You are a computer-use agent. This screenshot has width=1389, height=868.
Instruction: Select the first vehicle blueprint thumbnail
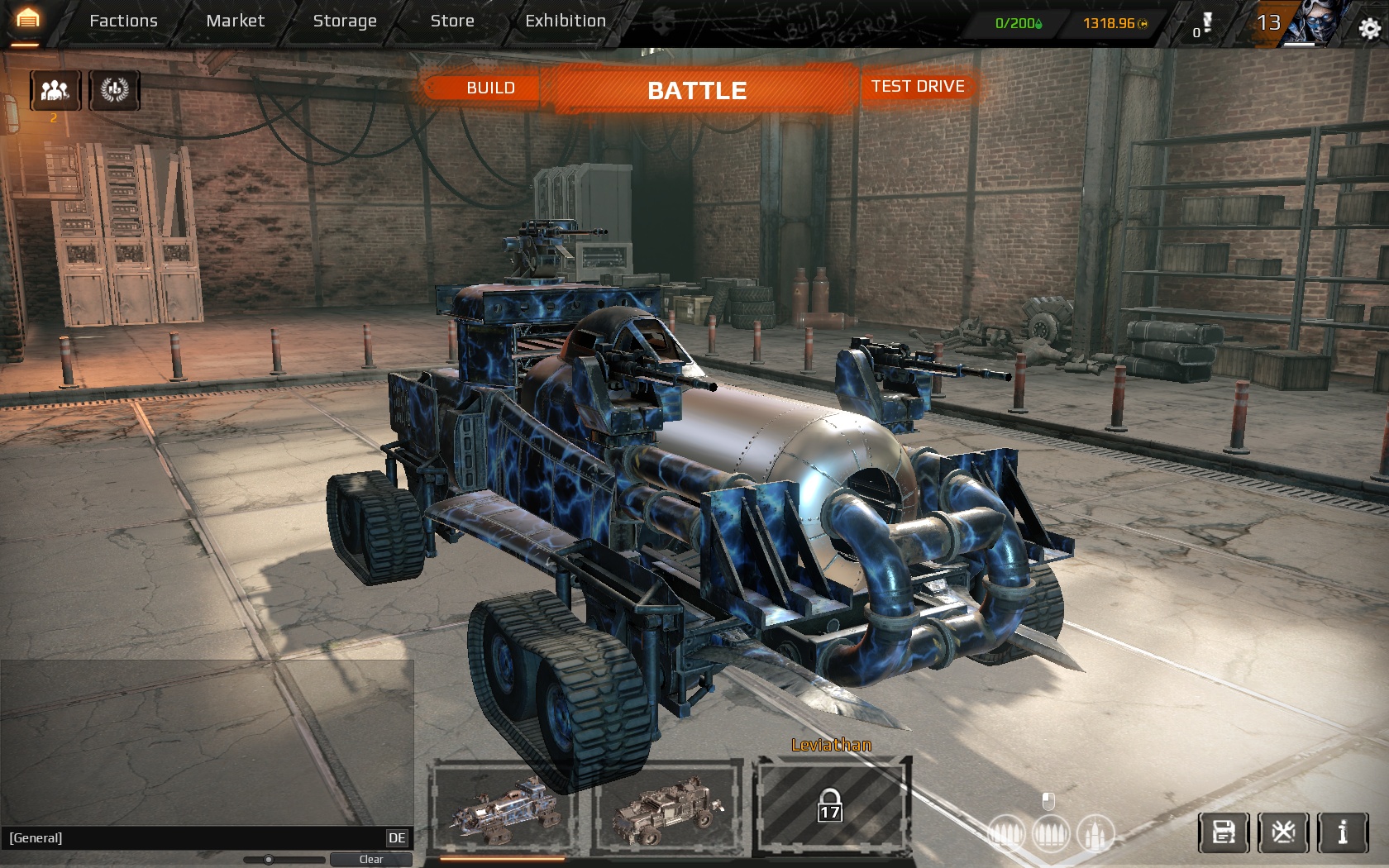tap(504, 808)
